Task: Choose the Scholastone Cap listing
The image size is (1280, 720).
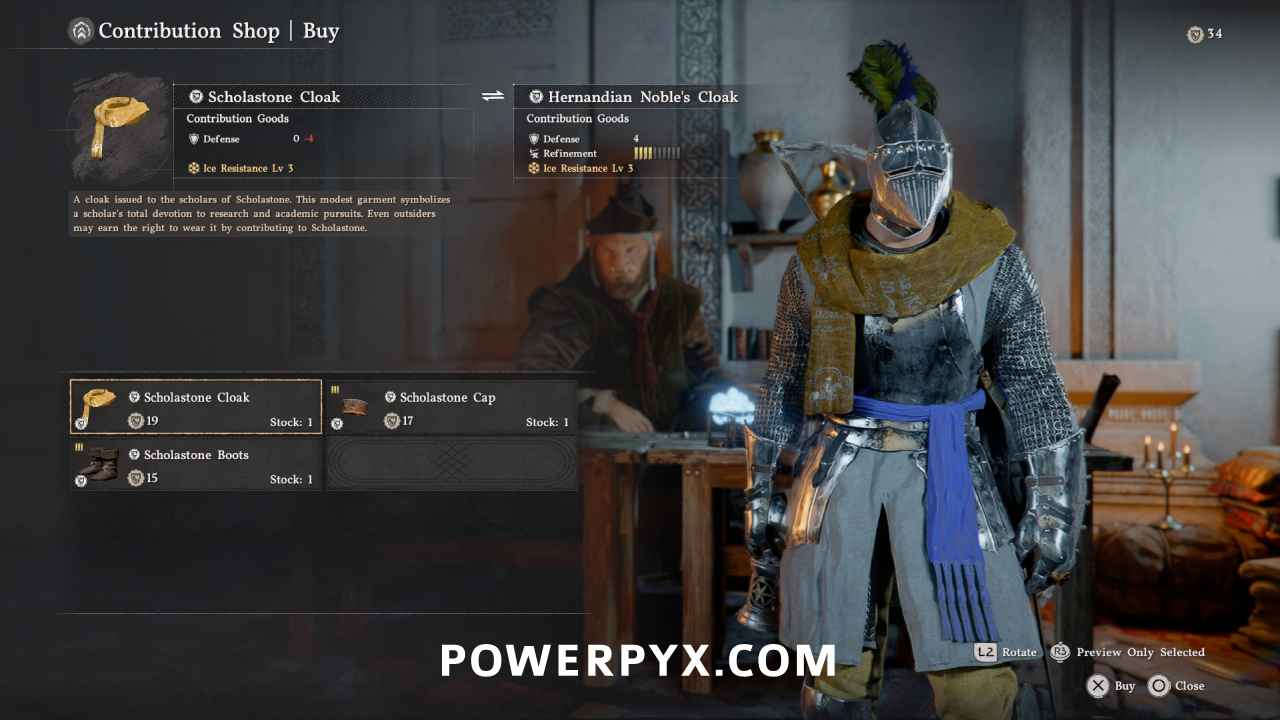Action: [452, 407]
